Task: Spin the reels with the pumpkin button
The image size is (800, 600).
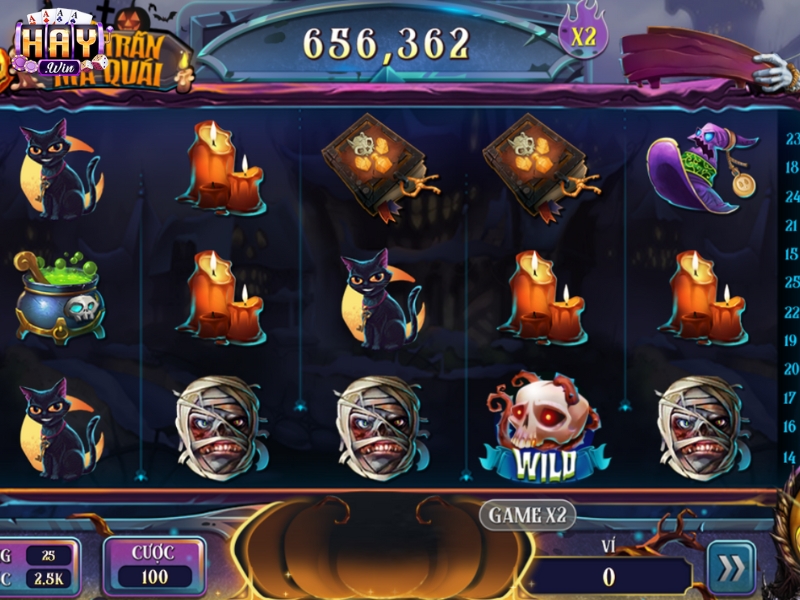Action: pyautogui.click(x=387, y=555)
